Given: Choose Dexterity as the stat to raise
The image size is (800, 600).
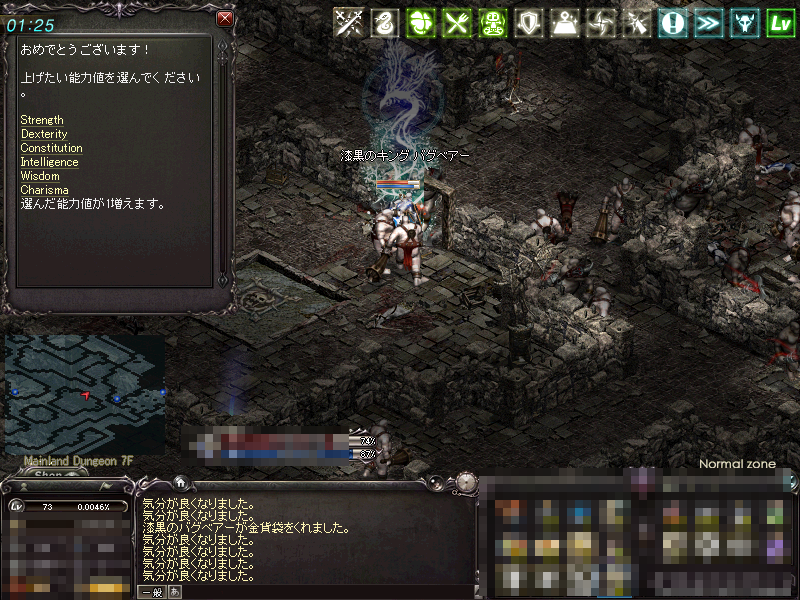Looking at the screenshot, I should 44,134.
